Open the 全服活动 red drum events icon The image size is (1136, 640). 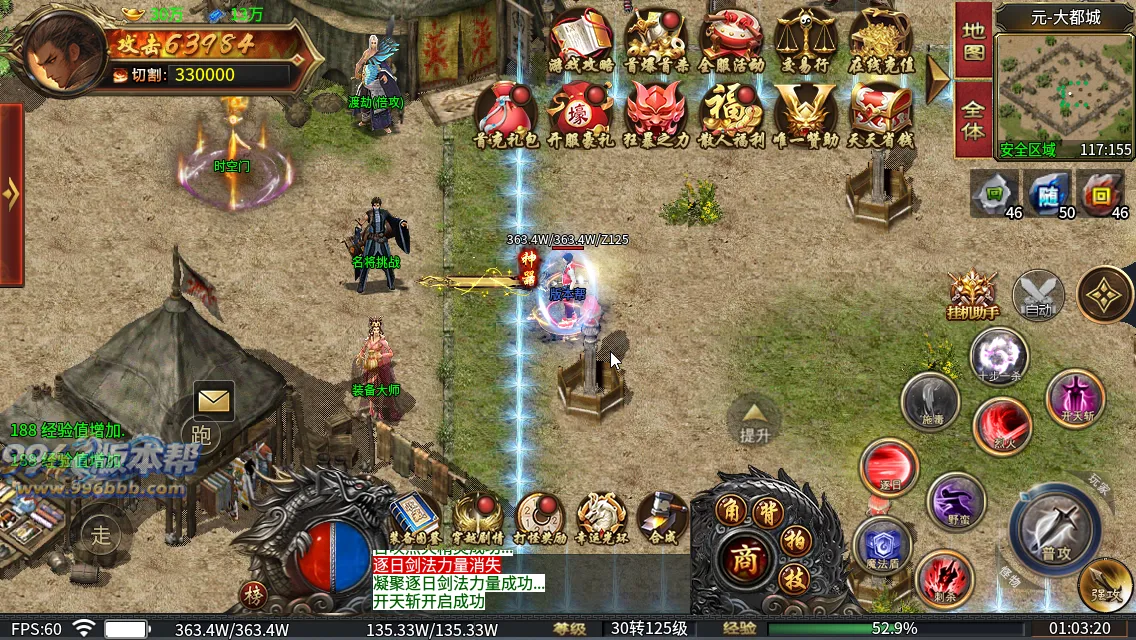(x=731, y=38)
